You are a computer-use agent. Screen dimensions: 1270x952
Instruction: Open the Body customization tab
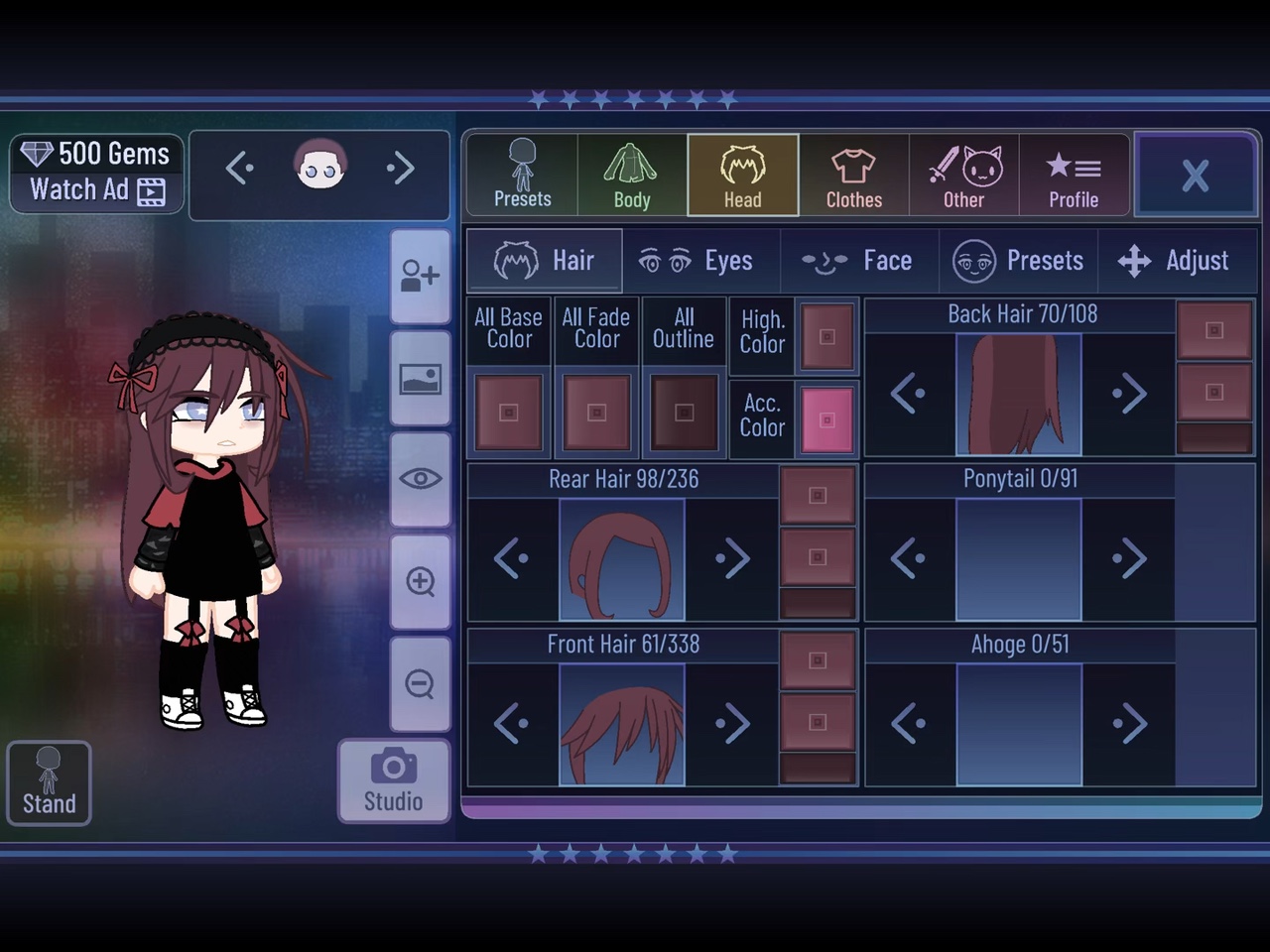(x=631, y=176)
